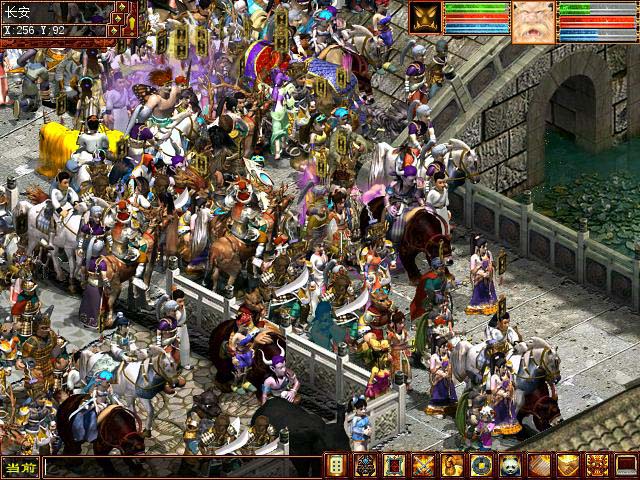640x480 pixels.
Task: Click the jade coin ring icon
Action: coord(482,465)
